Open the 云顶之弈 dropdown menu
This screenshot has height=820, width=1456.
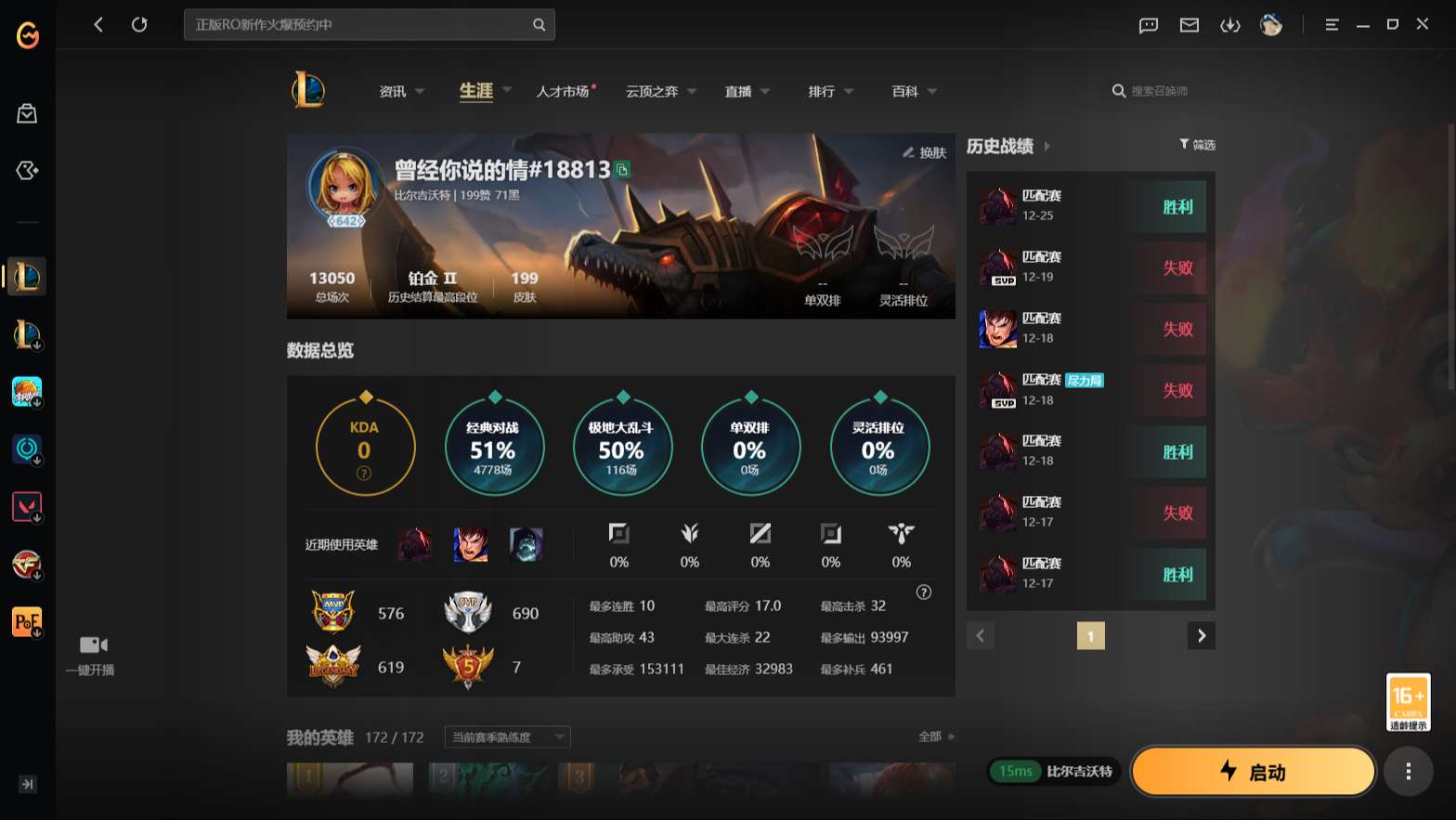653,91
